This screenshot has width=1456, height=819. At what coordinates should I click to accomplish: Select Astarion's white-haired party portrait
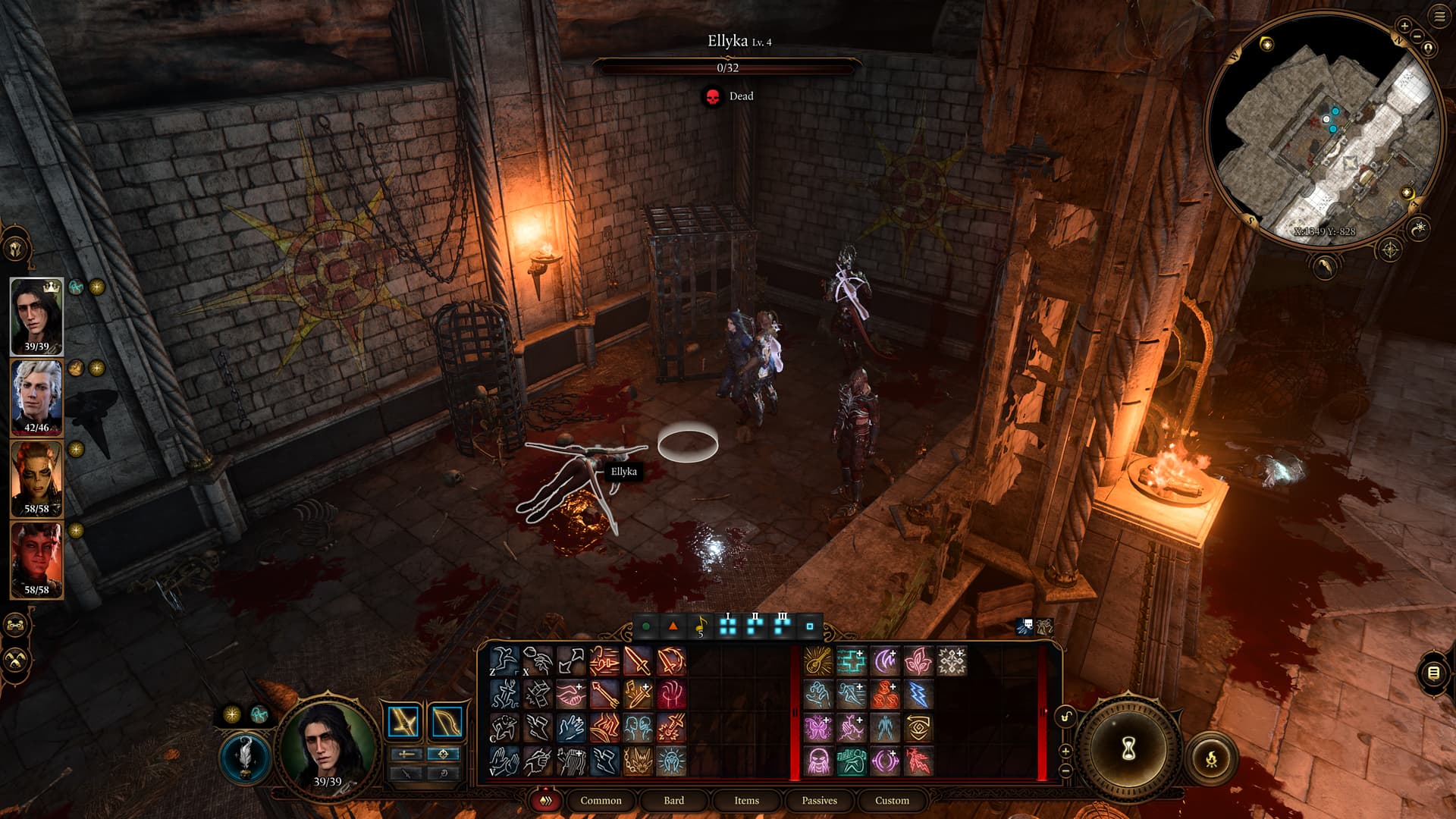[36, 397]
